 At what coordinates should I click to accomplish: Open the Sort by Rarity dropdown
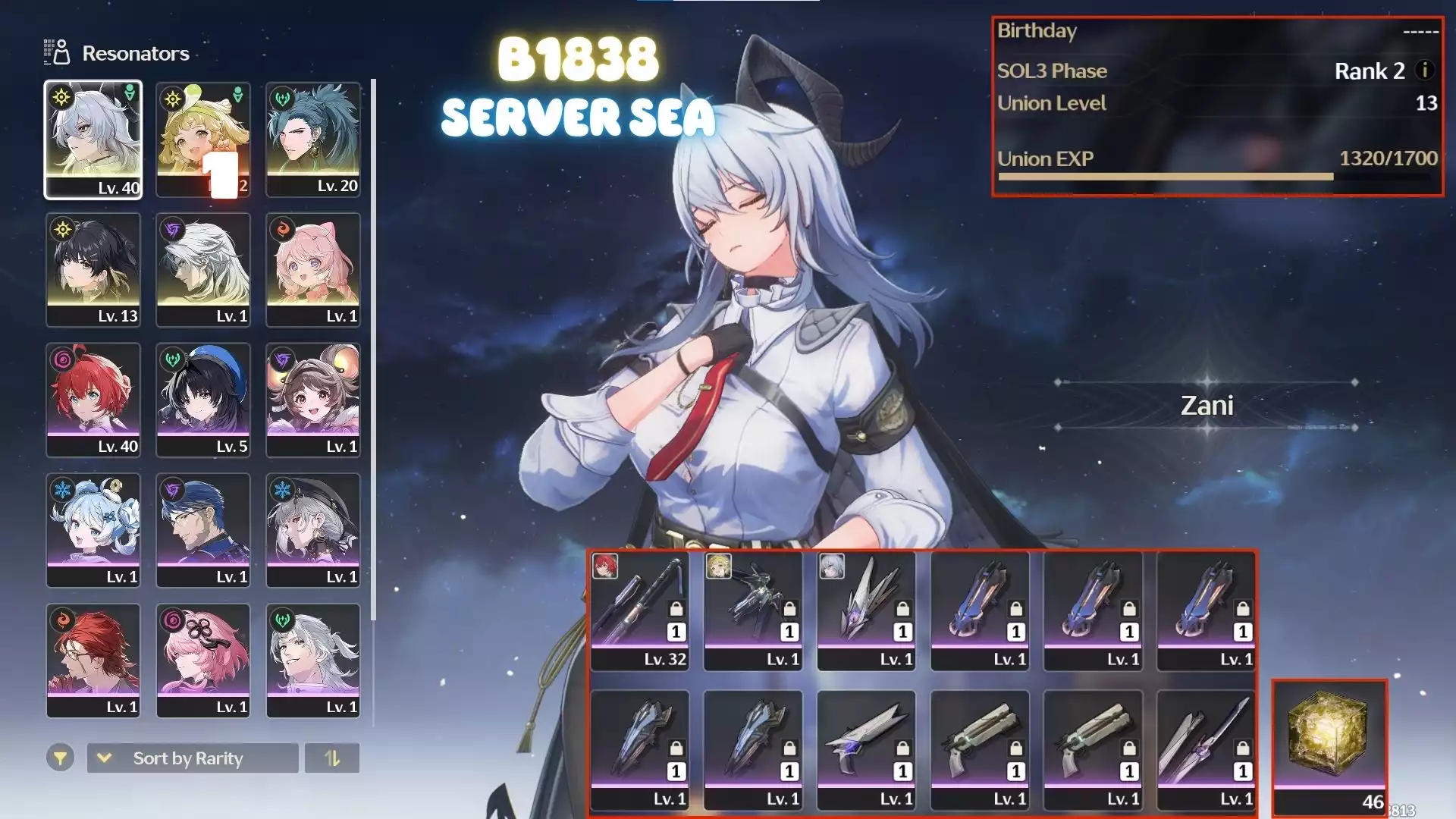click(193, 758)
